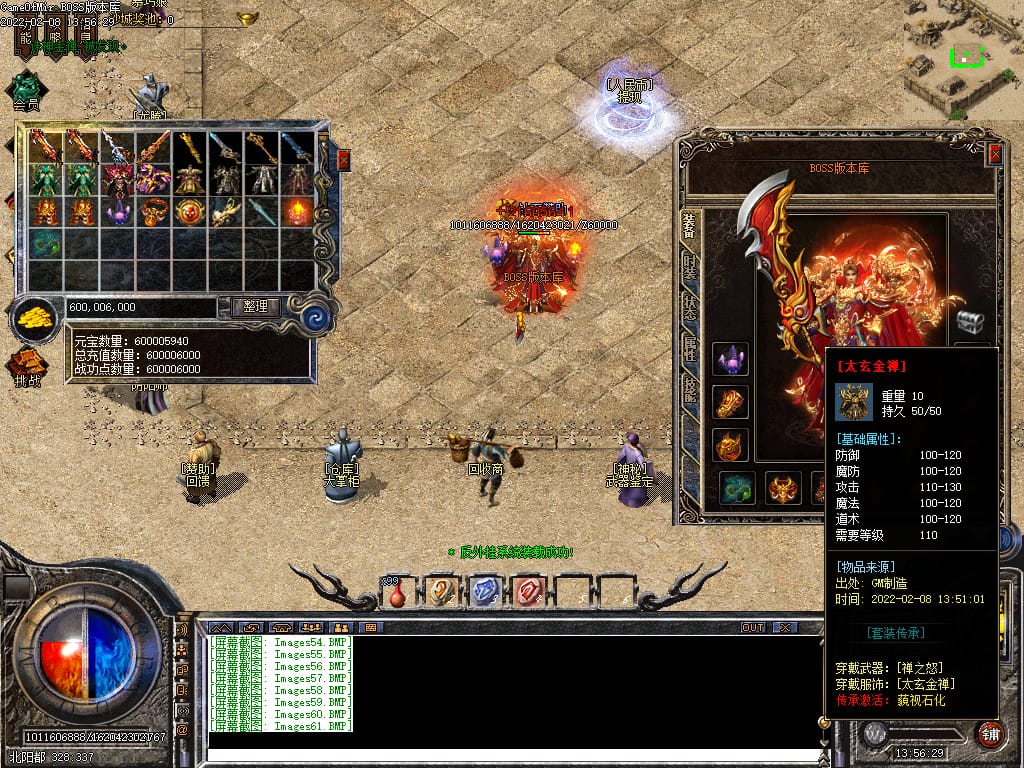Pick the green dragon jade item
This screenshot has height=768, width=1024.
[x=45, y=243]
